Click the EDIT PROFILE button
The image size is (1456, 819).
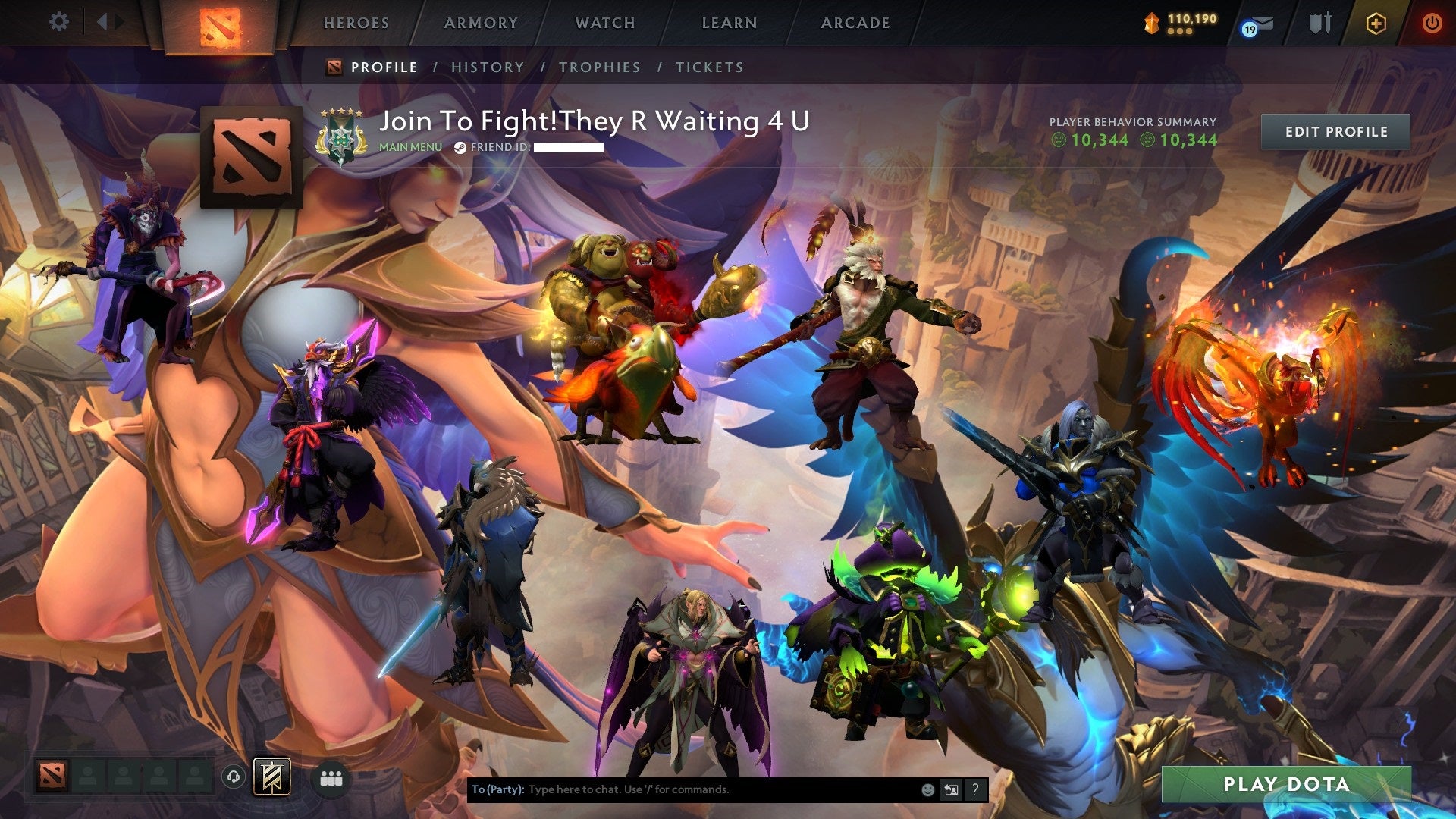click(1336, 131)
